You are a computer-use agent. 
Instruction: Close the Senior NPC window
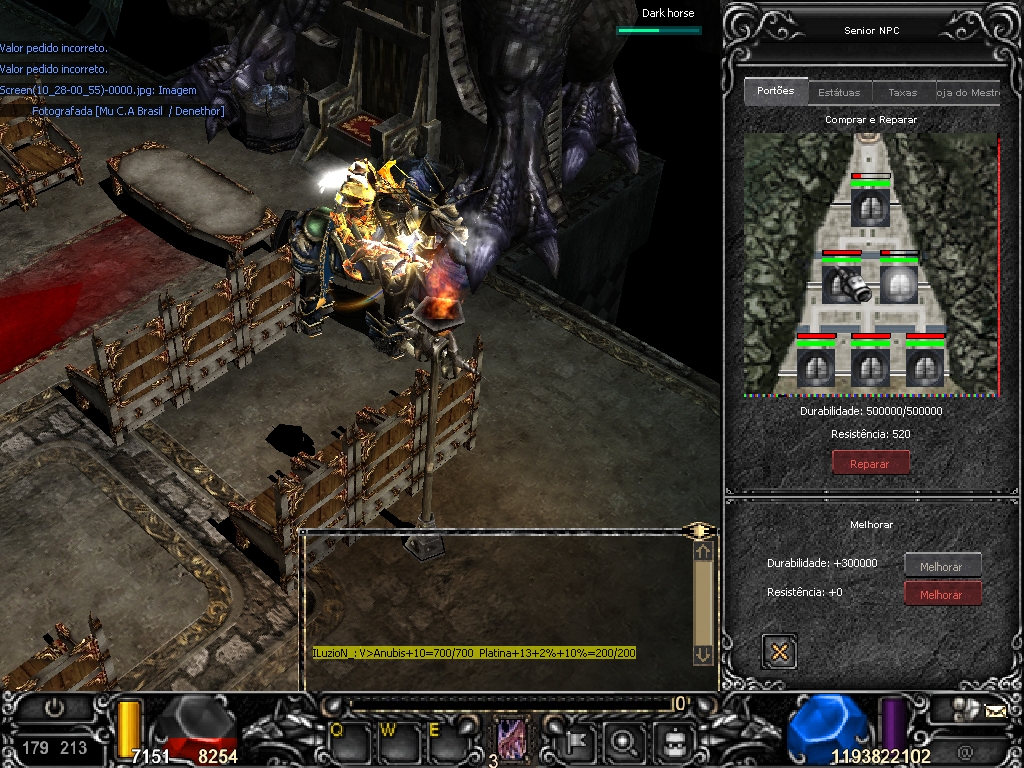coord(779,651)
